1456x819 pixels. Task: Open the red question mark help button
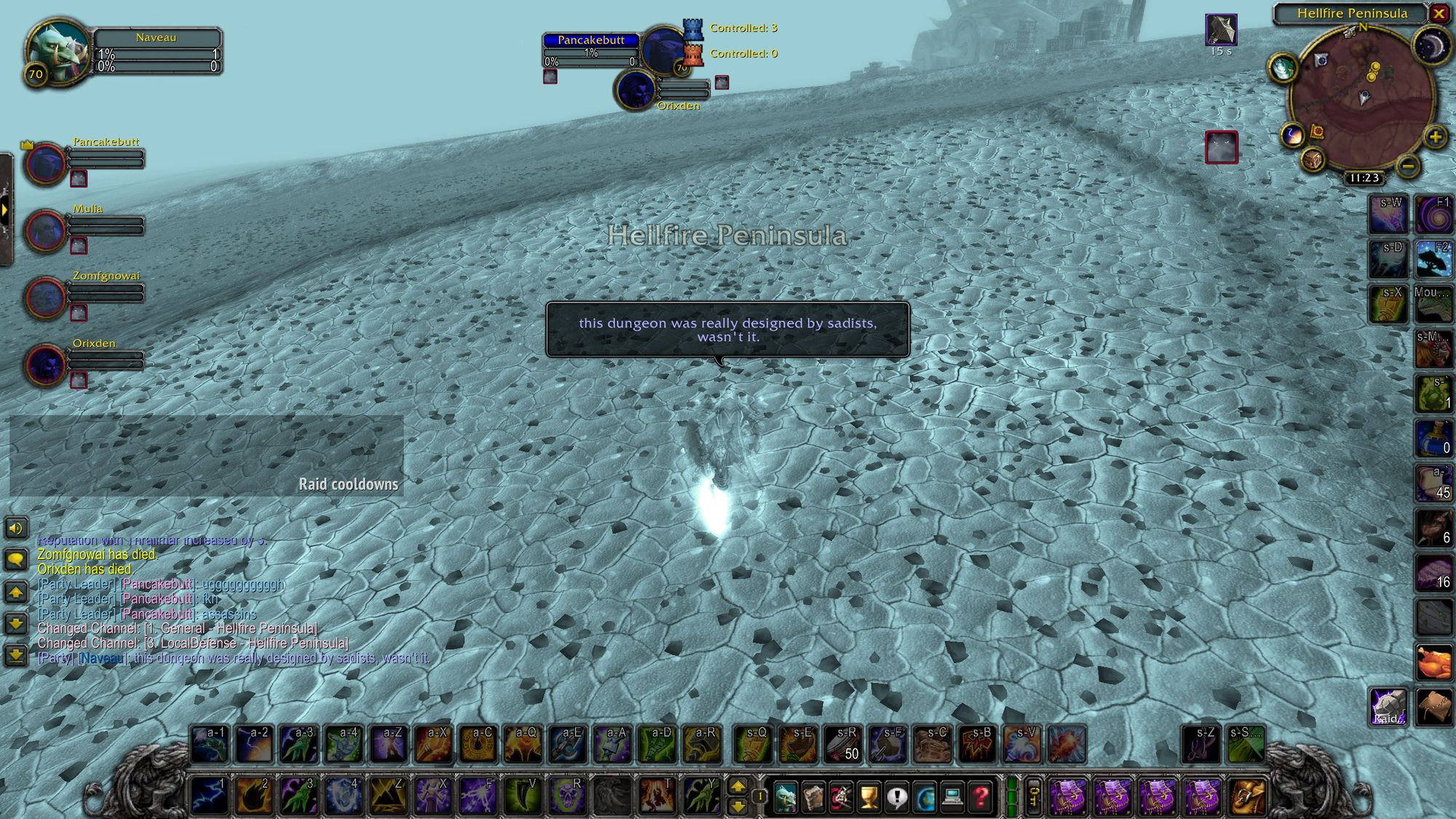point(981,798)
